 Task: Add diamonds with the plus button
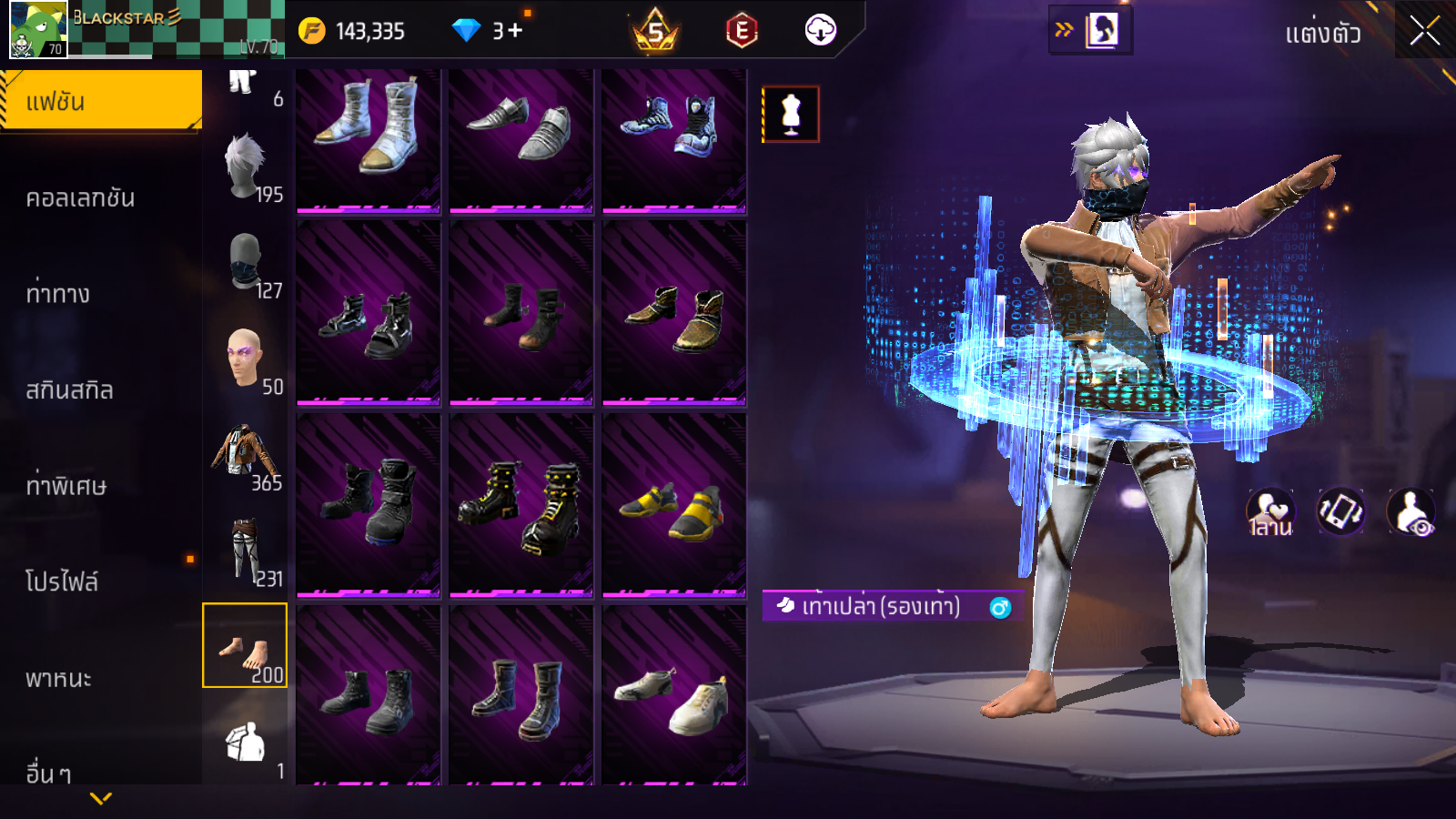click(x=515, y=31)
